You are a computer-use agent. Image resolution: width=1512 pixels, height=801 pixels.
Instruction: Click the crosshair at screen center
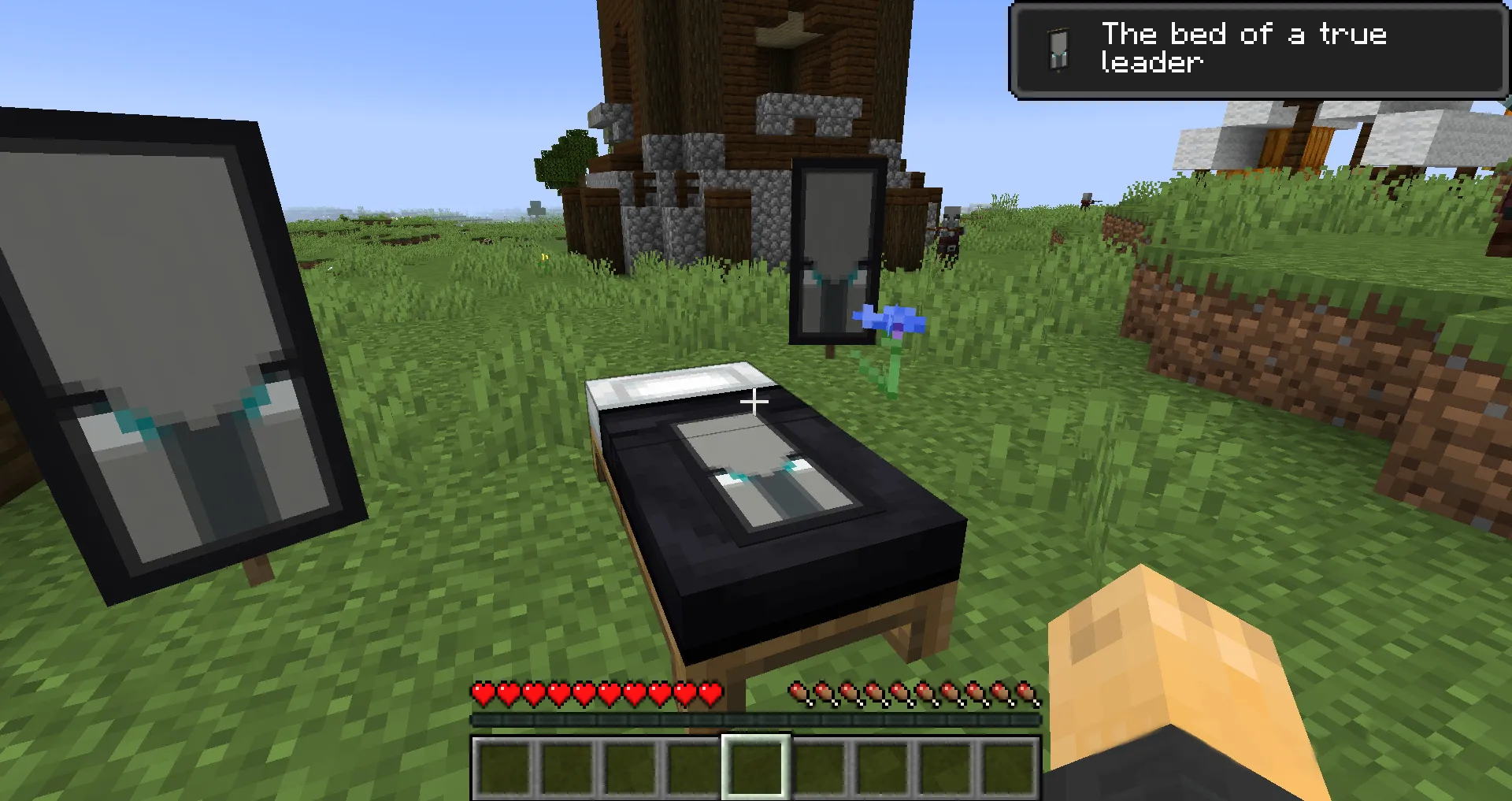756,401
